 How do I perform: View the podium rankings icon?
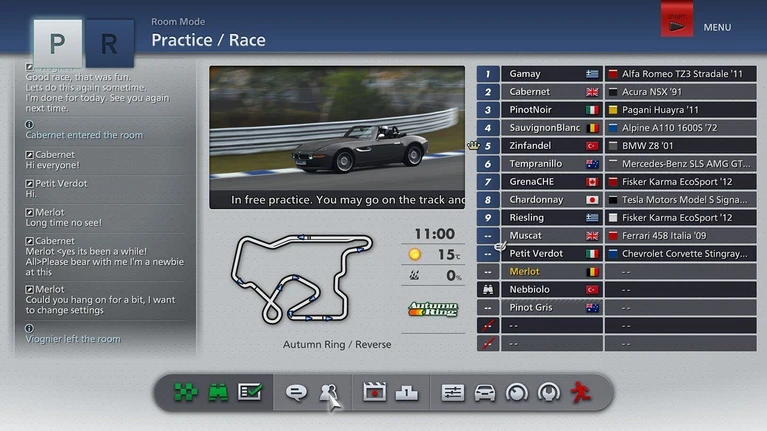point(406,393)
